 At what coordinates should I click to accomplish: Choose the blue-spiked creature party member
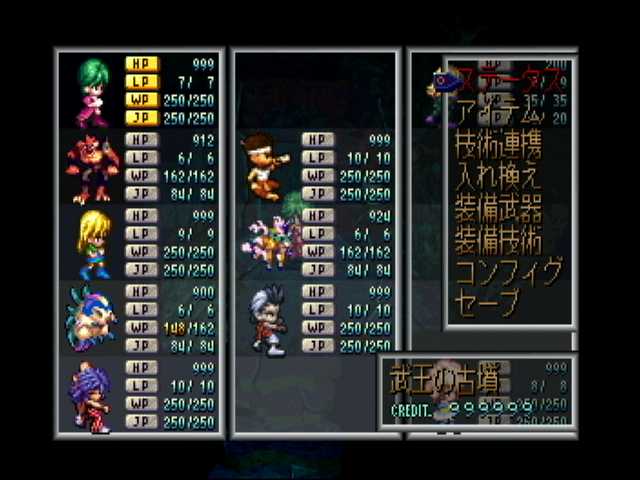click(92, 319)
